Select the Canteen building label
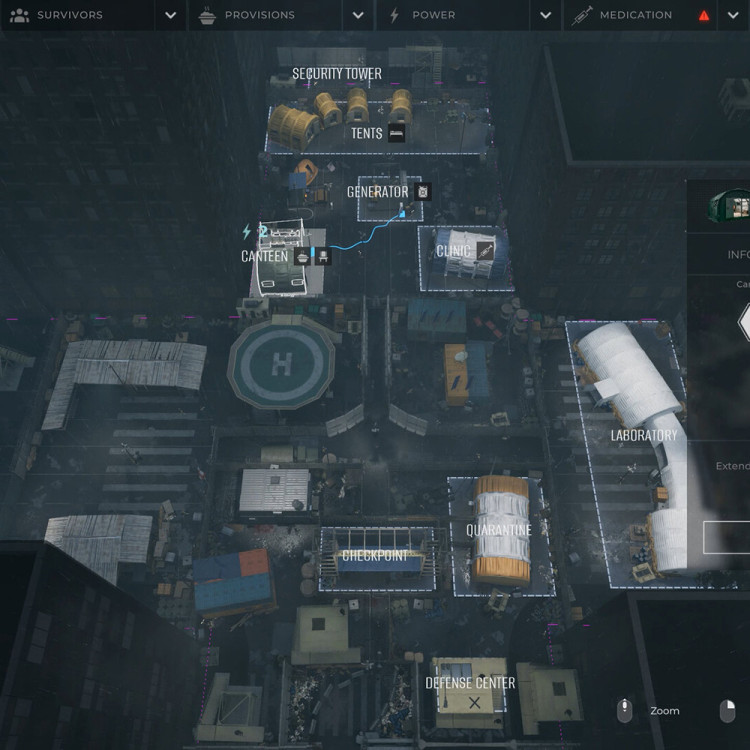750x750 pixels. tap(264, 257)
